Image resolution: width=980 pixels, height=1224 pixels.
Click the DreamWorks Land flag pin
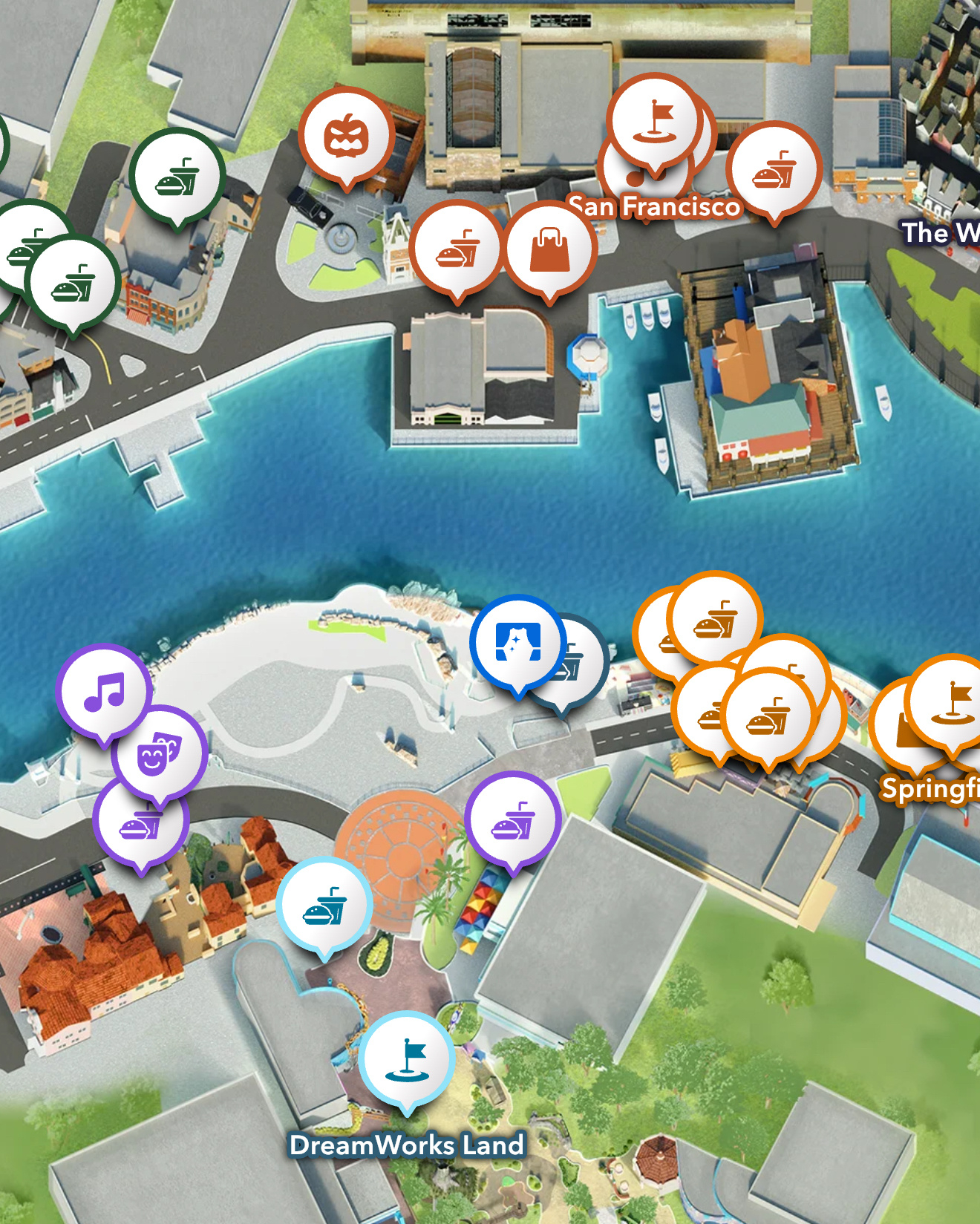tap(411, 1061)
